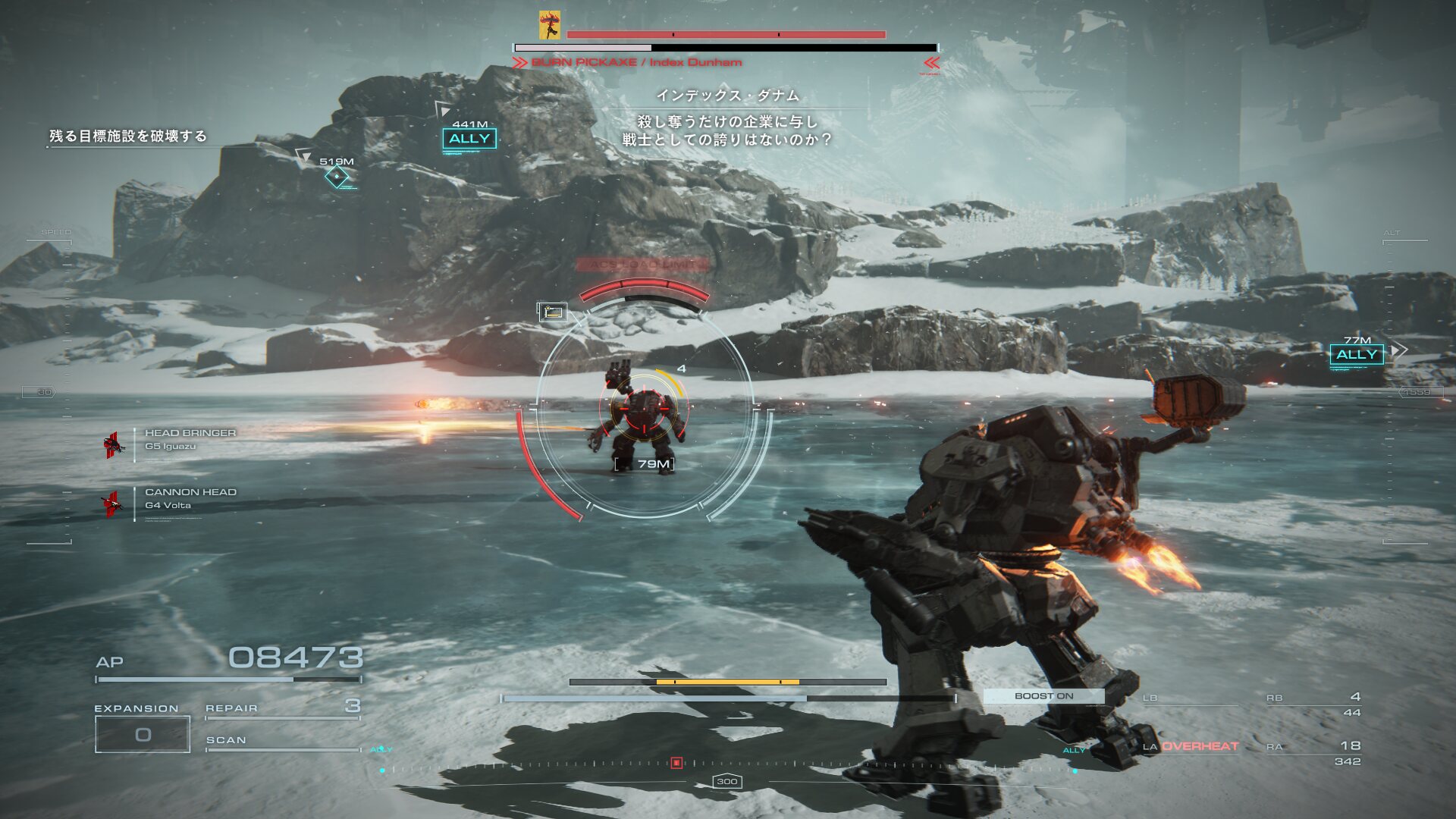Select the RB weapon slot
The width and height of the screenshot is (1456, 819).
1313,704
